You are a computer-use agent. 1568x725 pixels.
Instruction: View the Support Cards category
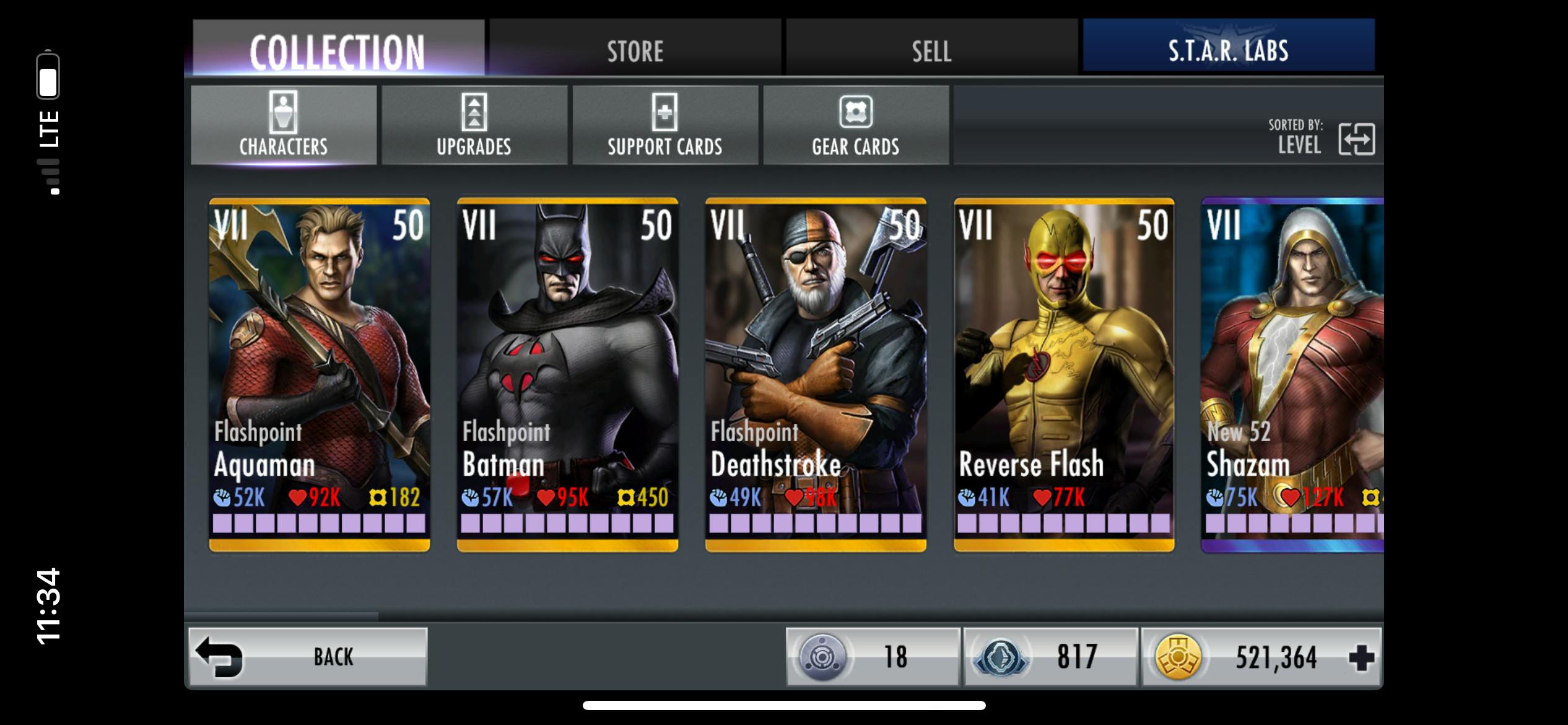tap(665, 125)
